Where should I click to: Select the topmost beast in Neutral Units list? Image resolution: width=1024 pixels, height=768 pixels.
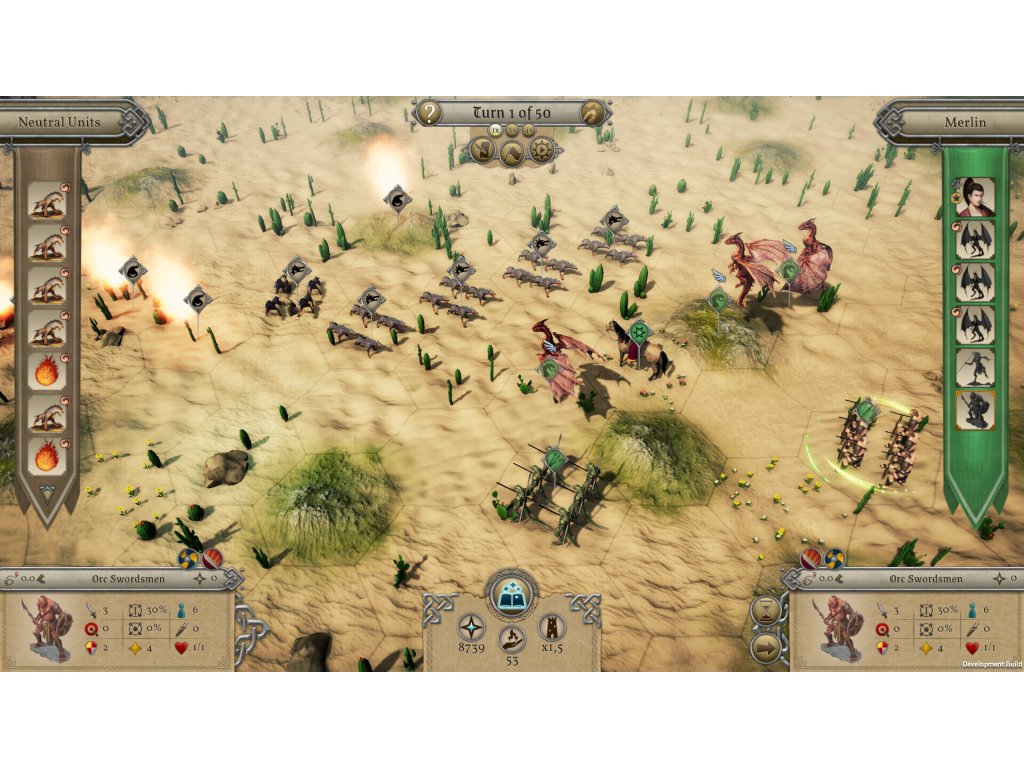click(46, 200)
